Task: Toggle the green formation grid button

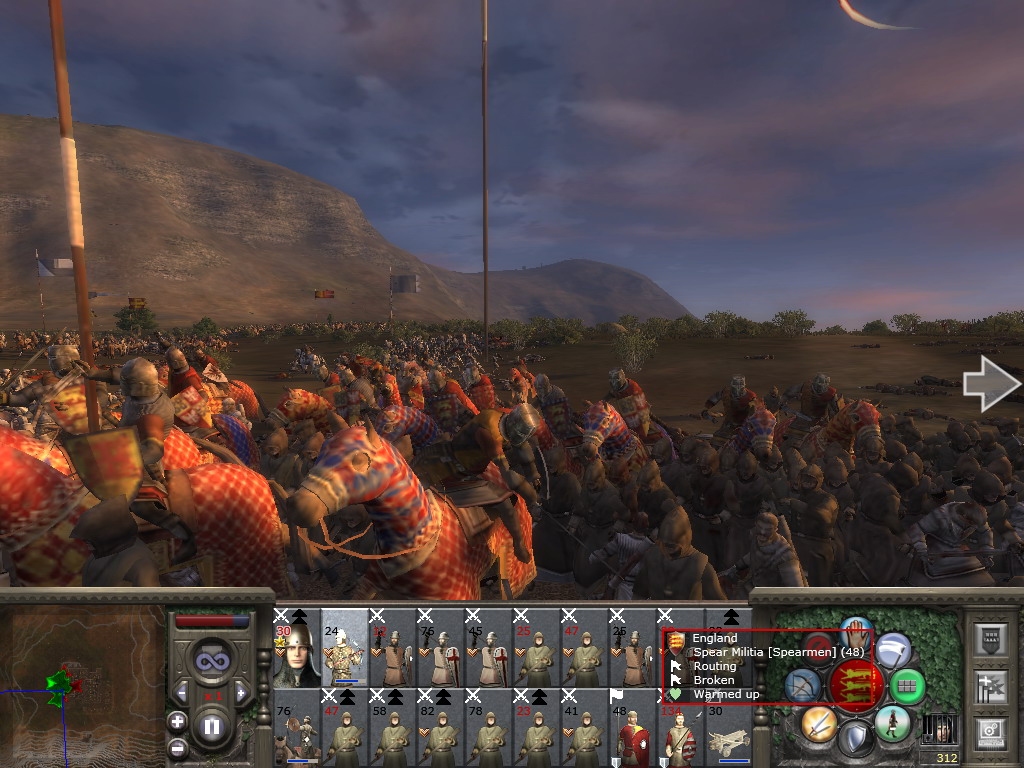Action: tap(907, 687)
